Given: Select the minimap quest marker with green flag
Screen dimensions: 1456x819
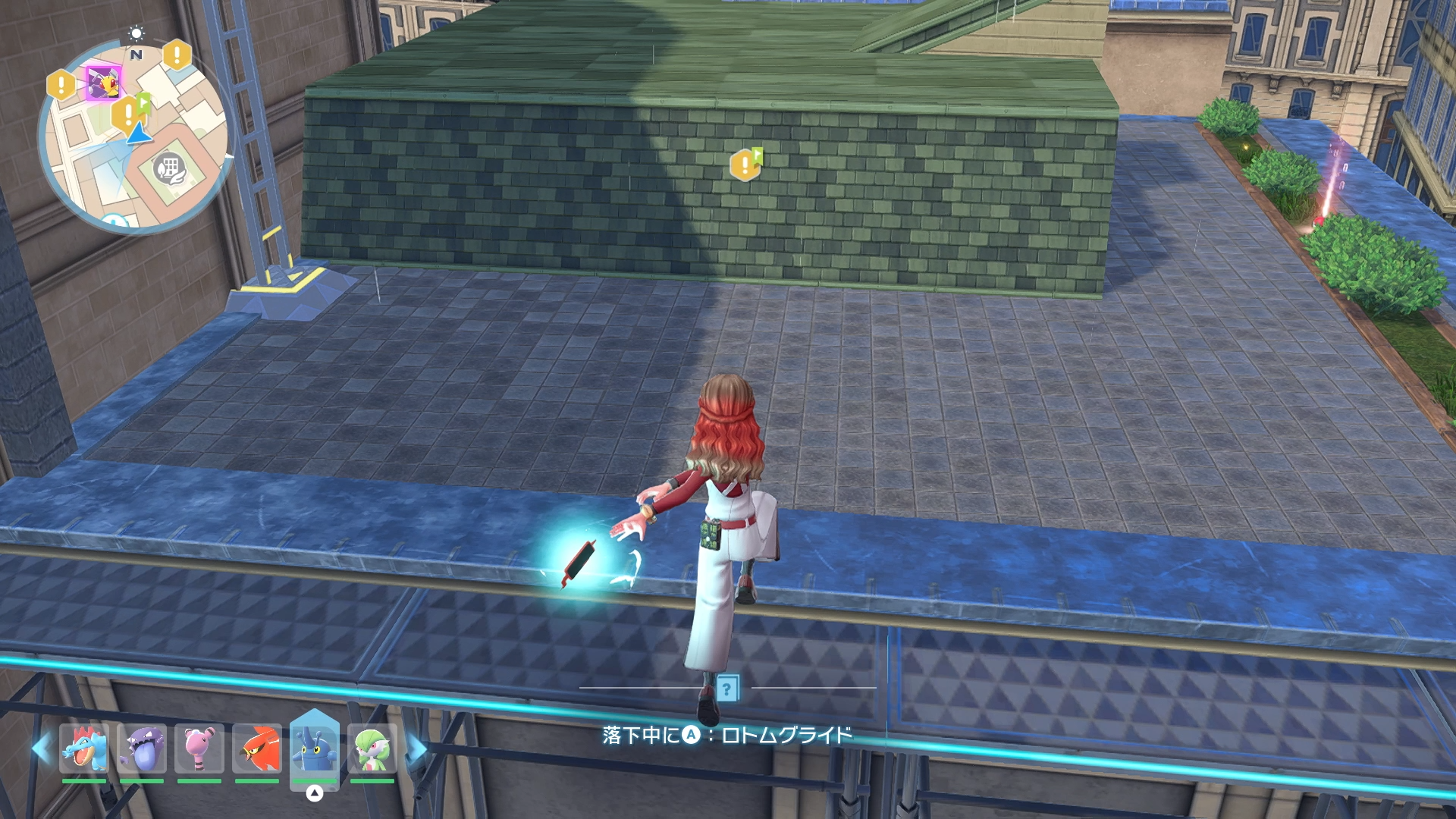Looking at the screenshot, I should pos(129,114).
